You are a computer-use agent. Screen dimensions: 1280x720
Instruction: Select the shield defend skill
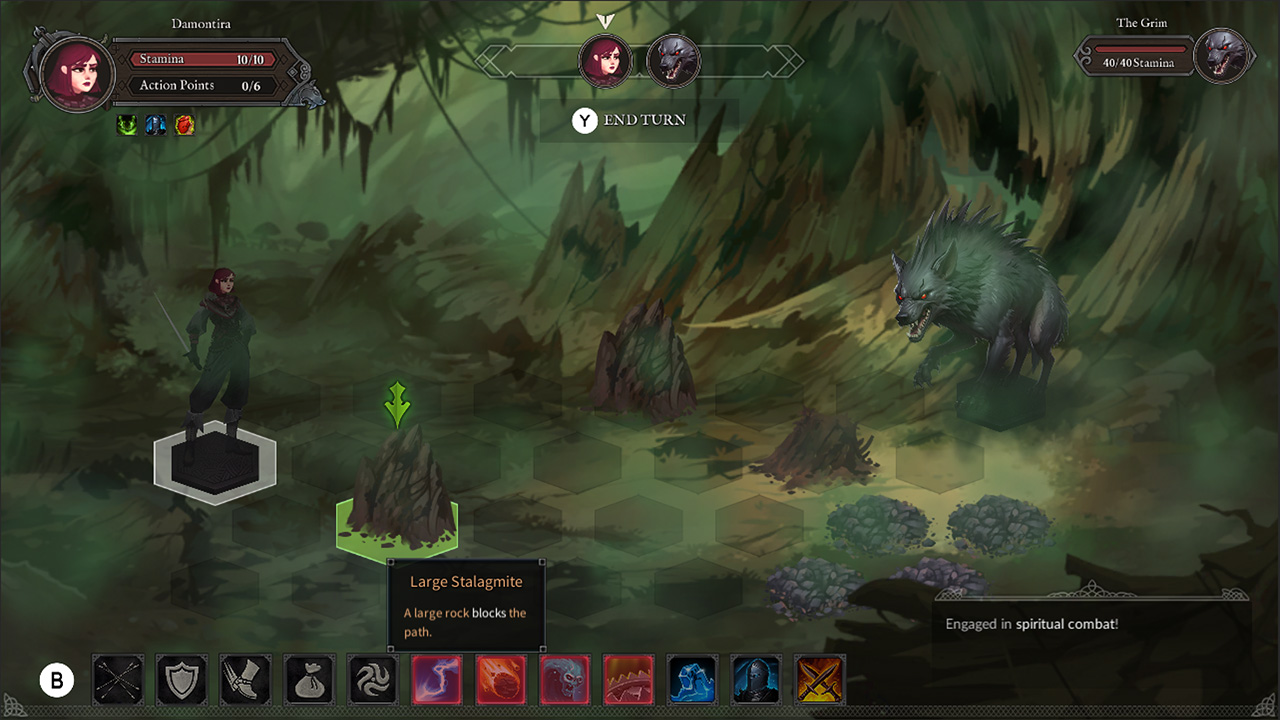[x=181, y=679]
